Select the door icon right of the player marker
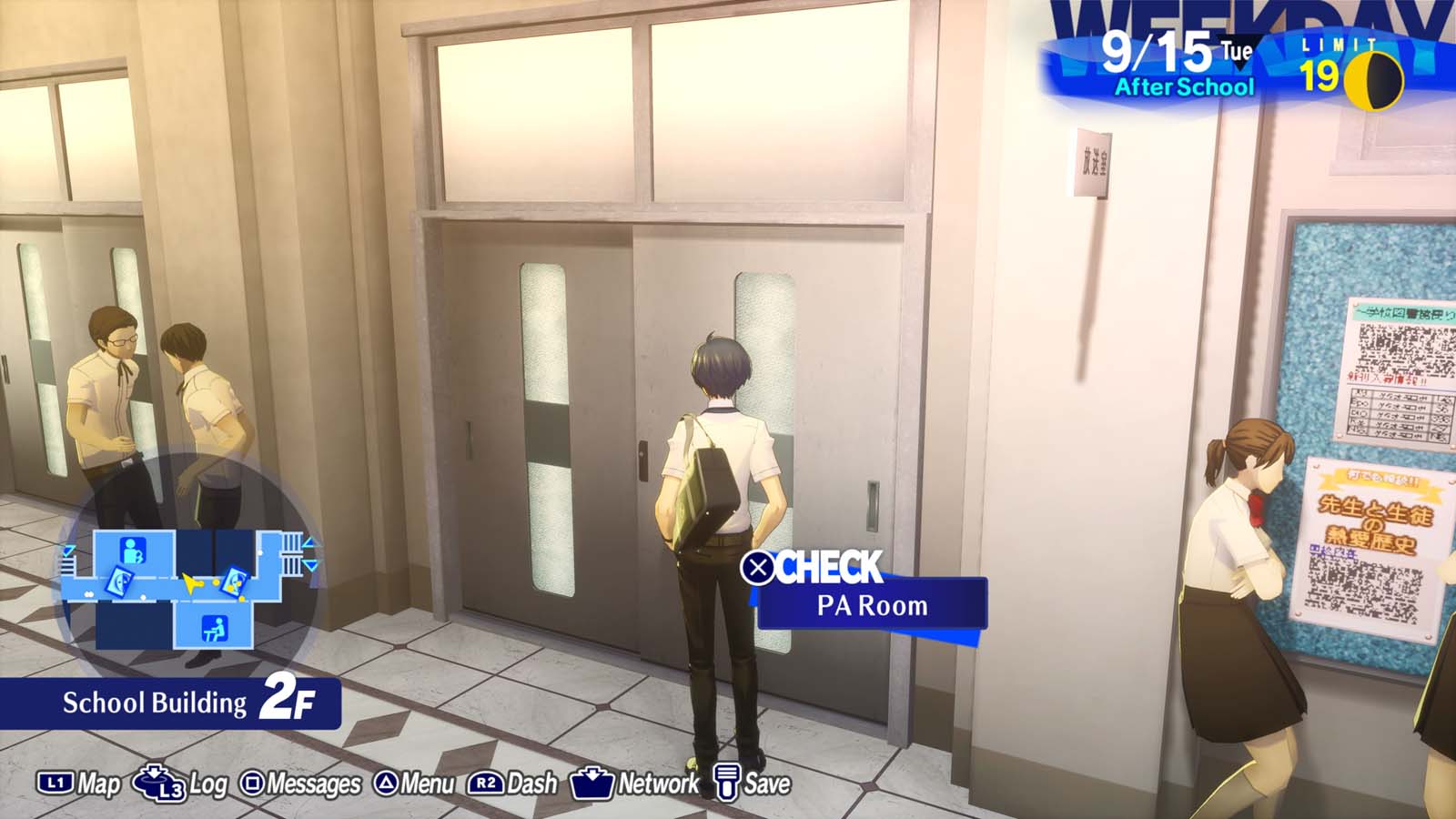The width and height of the screenshot is (1456, 819). tap(235, 582)
